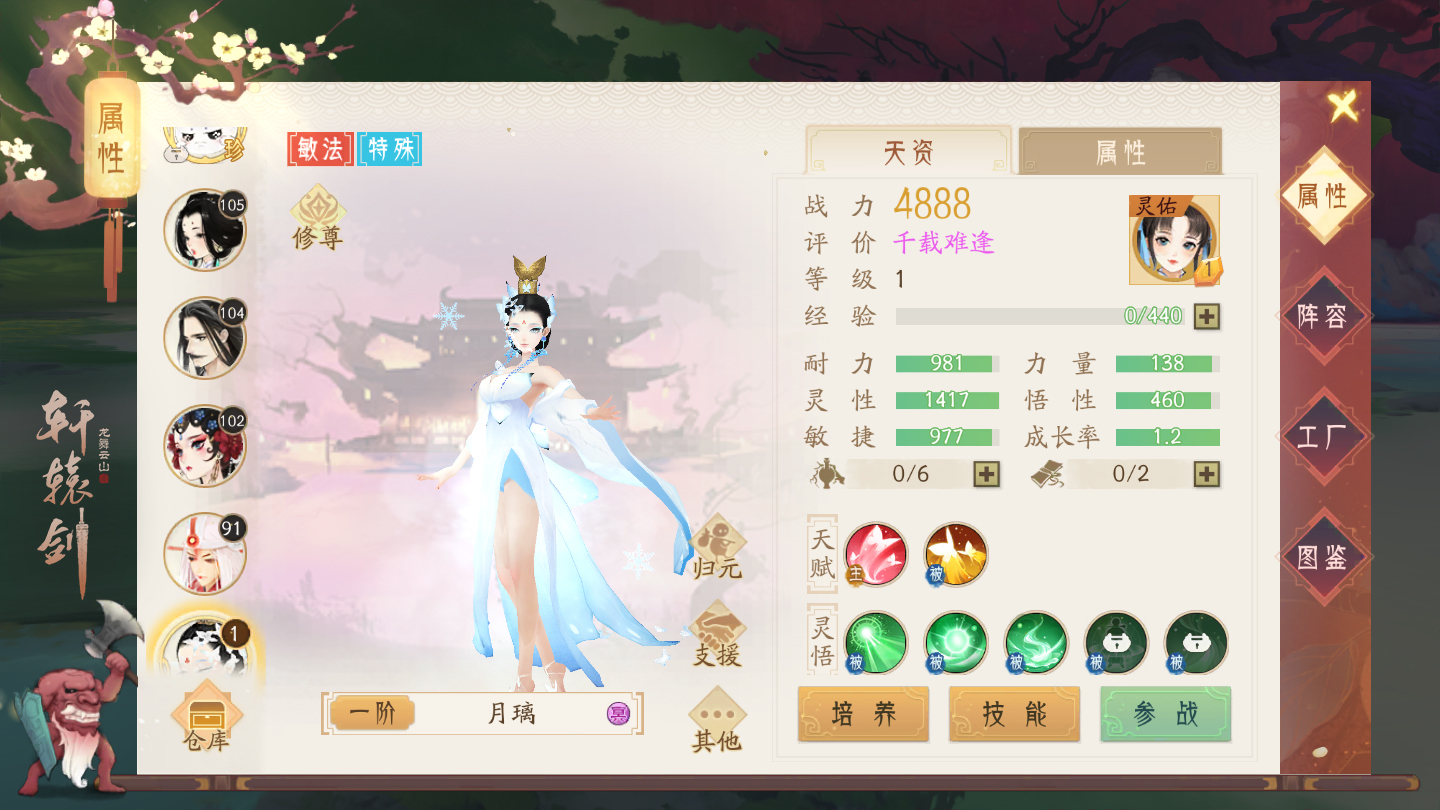
Task: Select the level 105 character portrait
Action: (204, 230)
